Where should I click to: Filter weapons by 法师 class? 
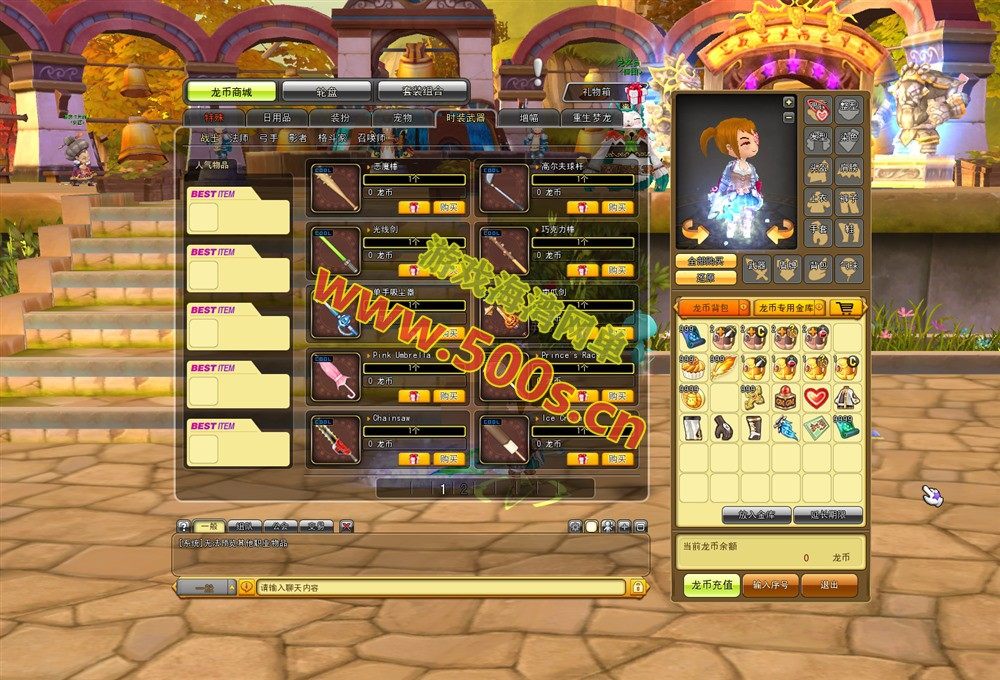click(x=239, y=138)
